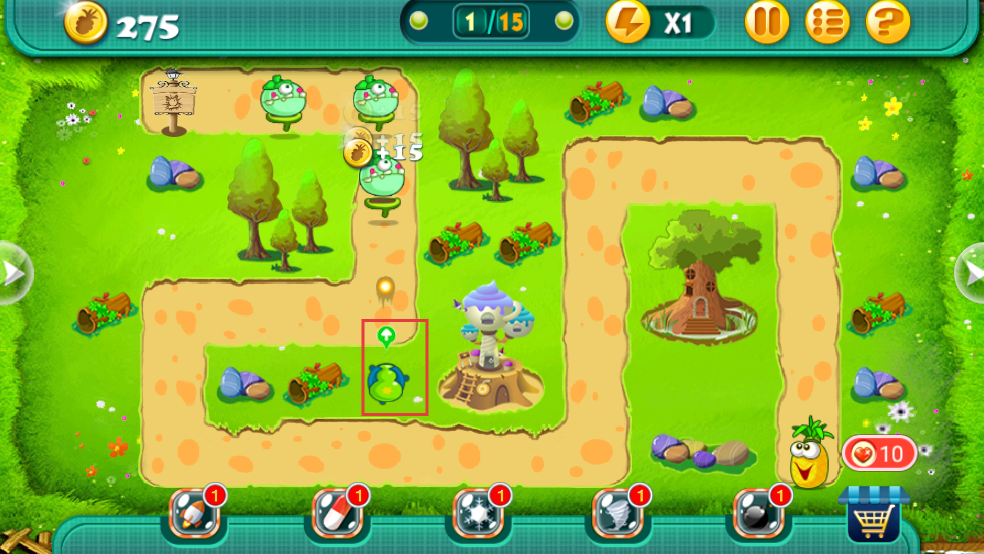Screen dimensions: 984x554
Task: Launch the tornado power-up
Action: point(615,513)
